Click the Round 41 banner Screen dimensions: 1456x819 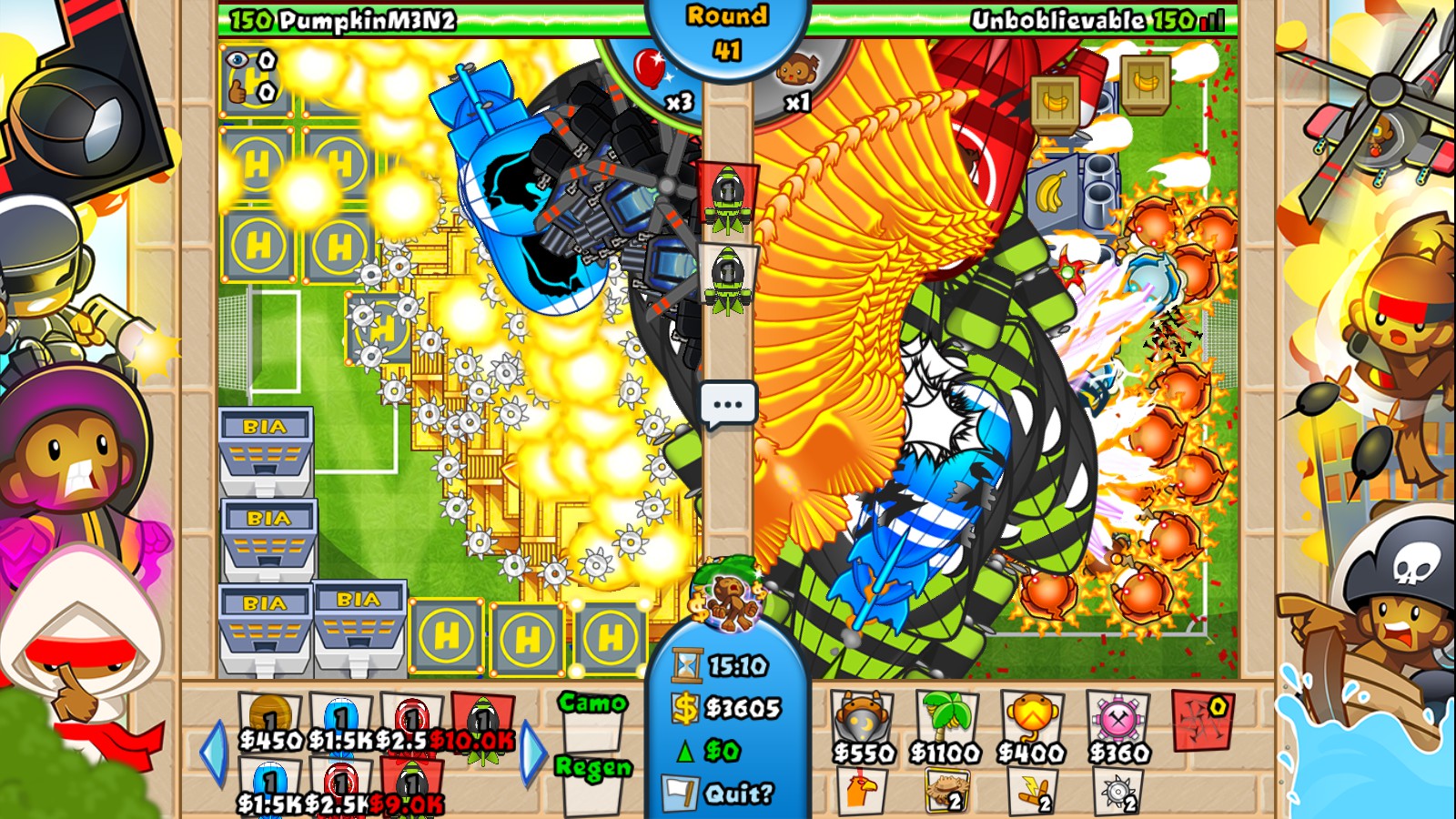coord(728,27)
